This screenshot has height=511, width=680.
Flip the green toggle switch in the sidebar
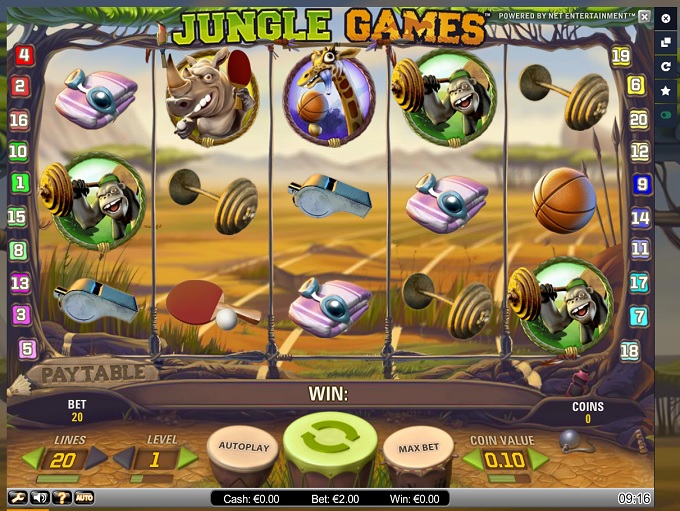click(x=666, y=116)
